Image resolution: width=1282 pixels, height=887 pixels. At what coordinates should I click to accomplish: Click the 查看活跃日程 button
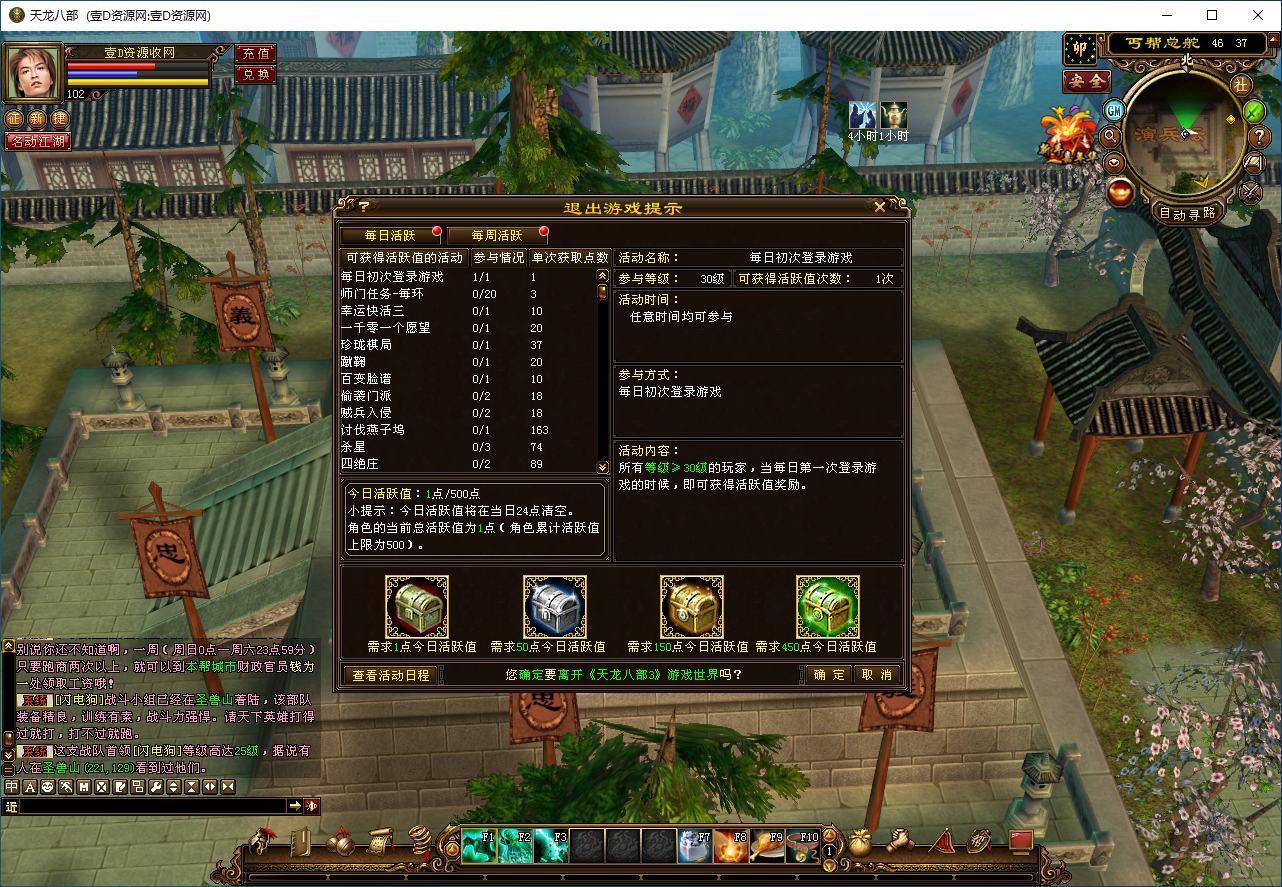tap(390, 675)
